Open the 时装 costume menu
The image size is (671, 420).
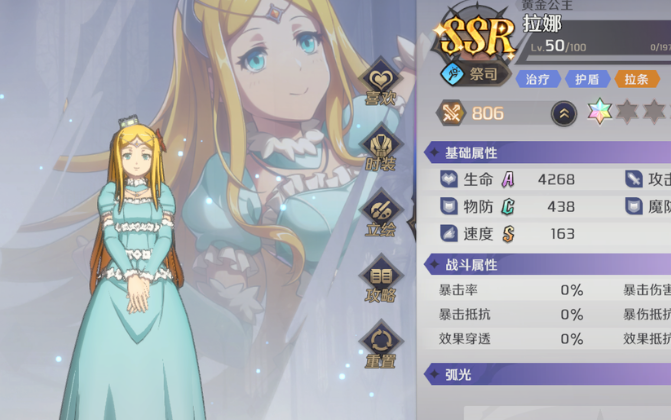click(380, 150)
